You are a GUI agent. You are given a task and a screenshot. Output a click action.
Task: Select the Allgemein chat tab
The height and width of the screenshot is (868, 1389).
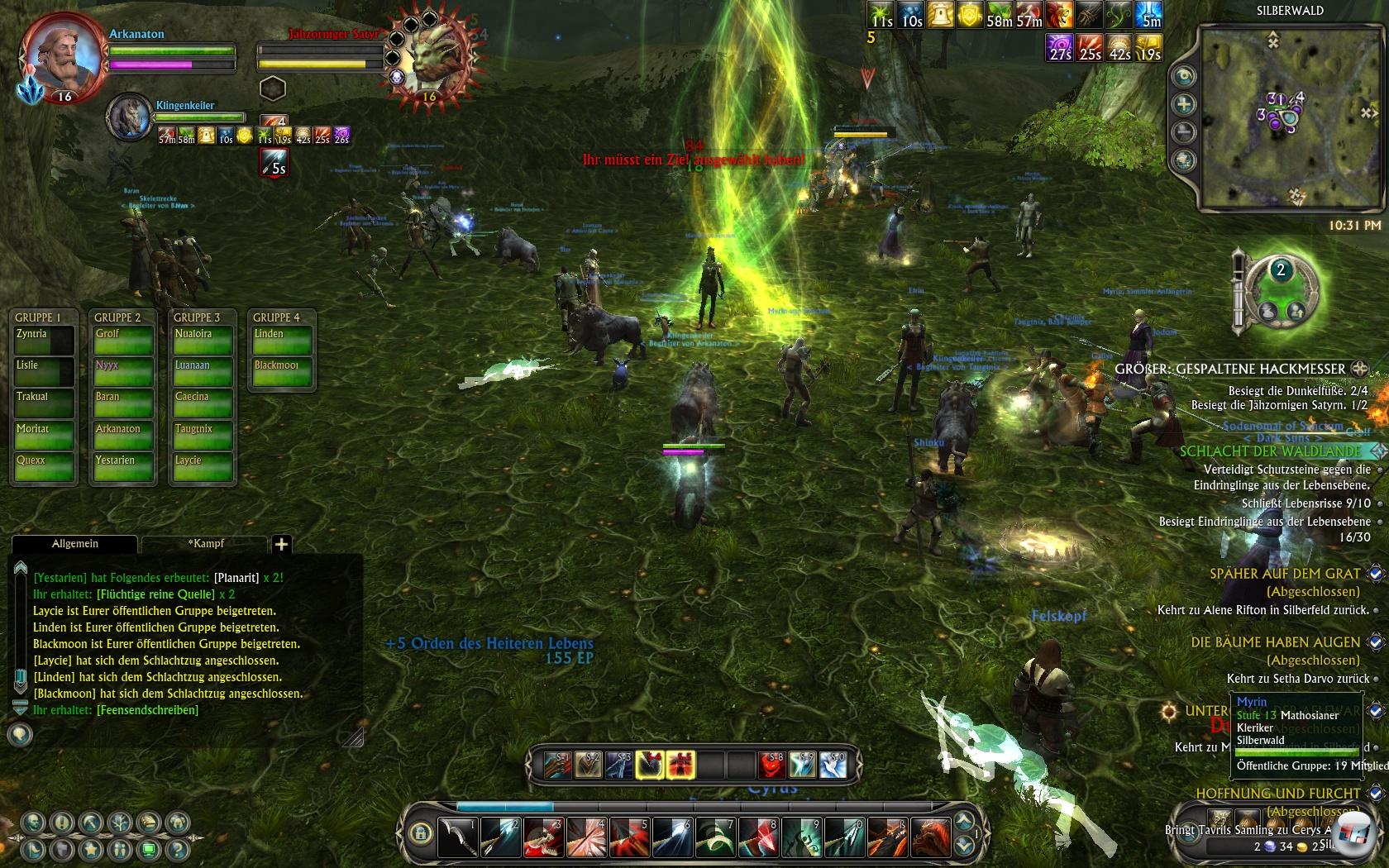click(75, 543)
